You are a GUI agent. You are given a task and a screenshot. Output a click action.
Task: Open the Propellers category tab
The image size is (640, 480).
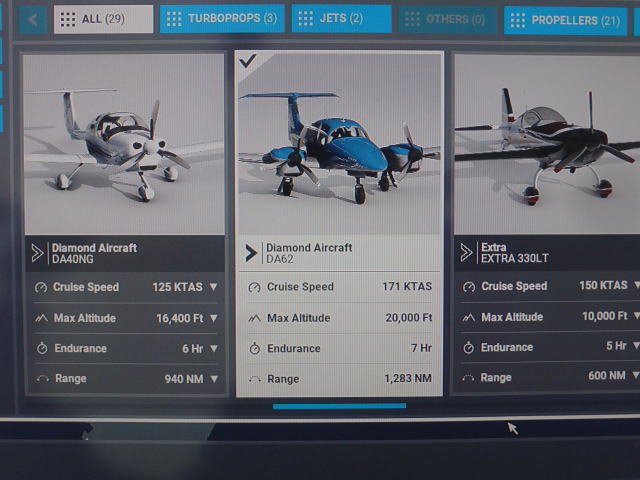point(566,20)
